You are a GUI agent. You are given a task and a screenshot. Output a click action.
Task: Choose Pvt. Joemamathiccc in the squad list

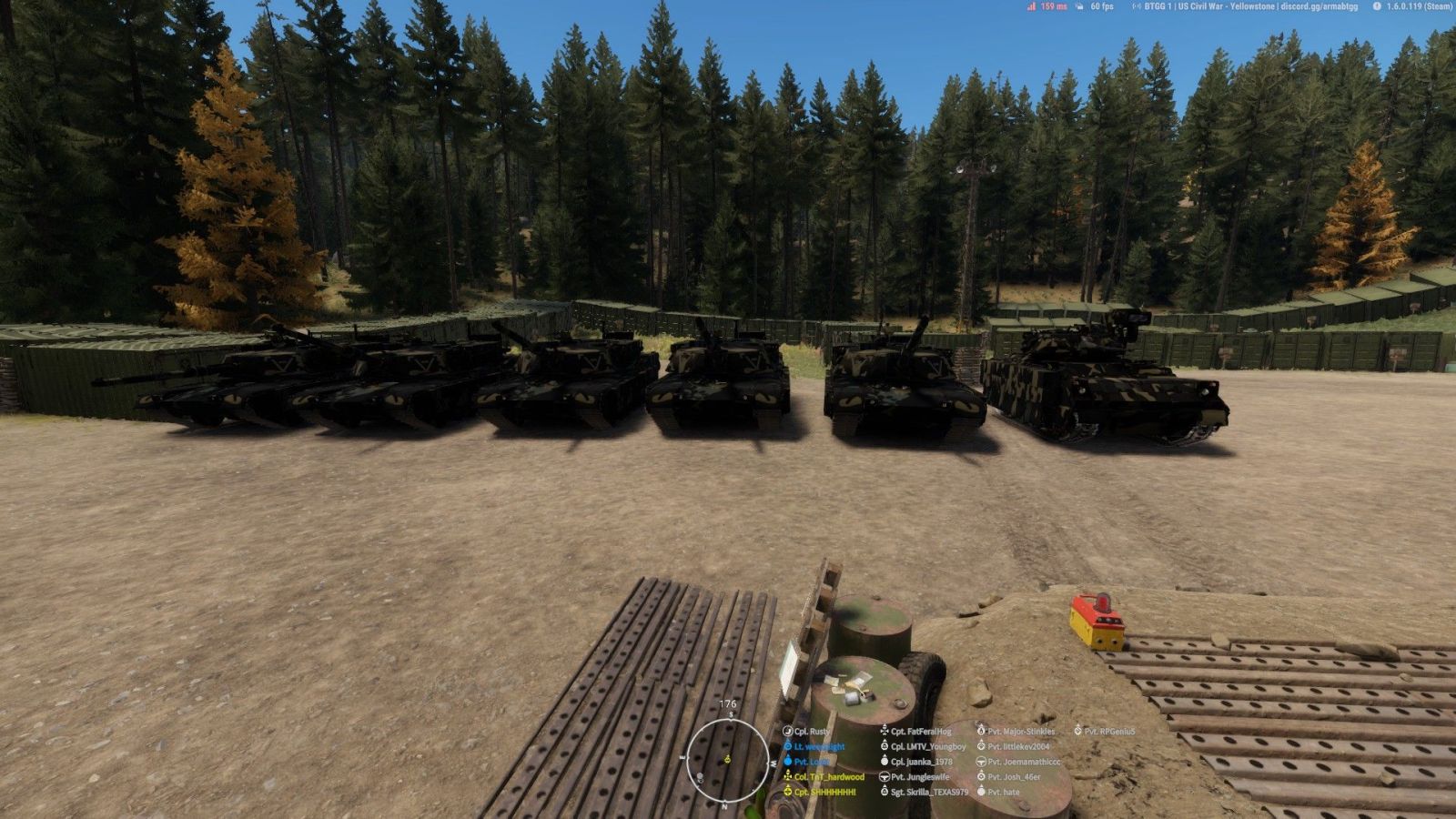[x=1024, y=762]
